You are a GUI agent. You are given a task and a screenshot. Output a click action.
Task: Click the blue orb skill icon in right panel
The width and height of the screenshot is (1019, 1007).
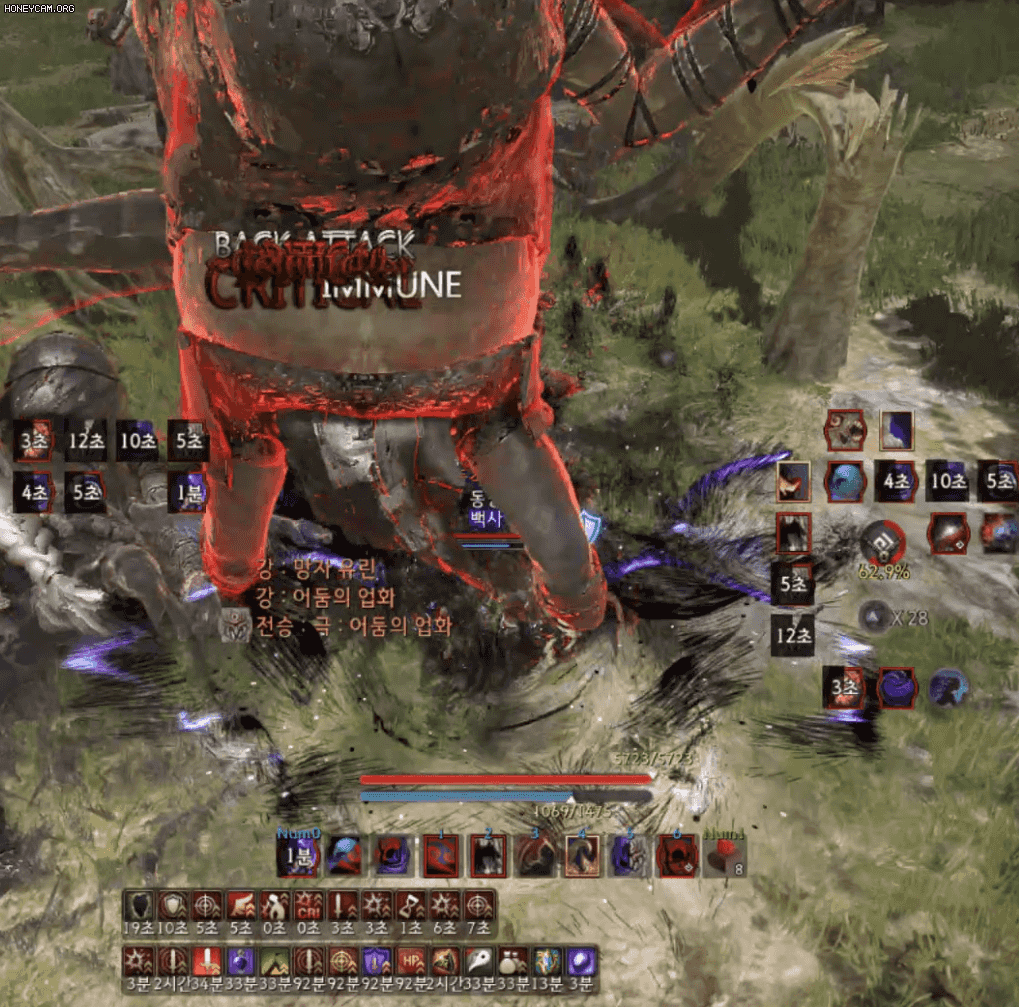coord(845,481)
